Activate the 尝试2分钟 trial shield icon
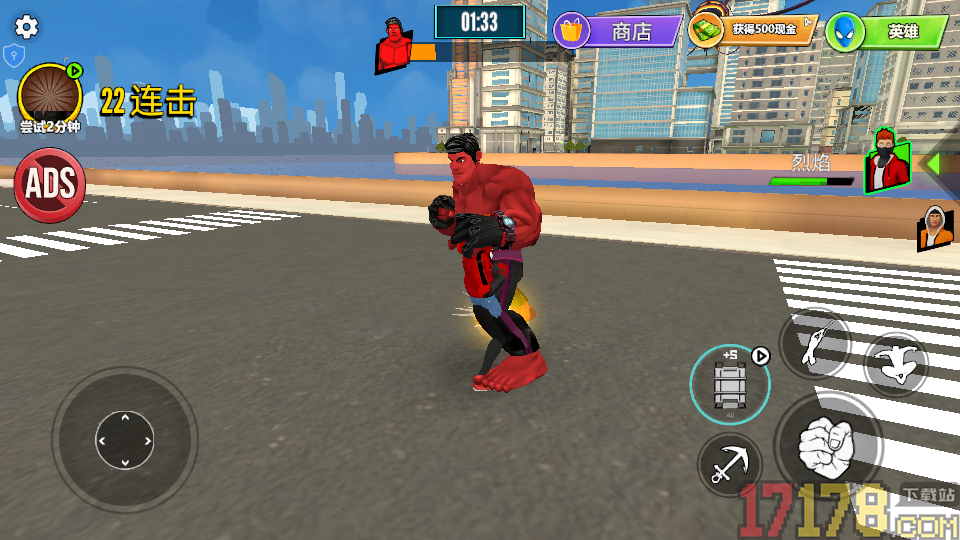Viewport: 960px width, 540px height. coord(49,95)
